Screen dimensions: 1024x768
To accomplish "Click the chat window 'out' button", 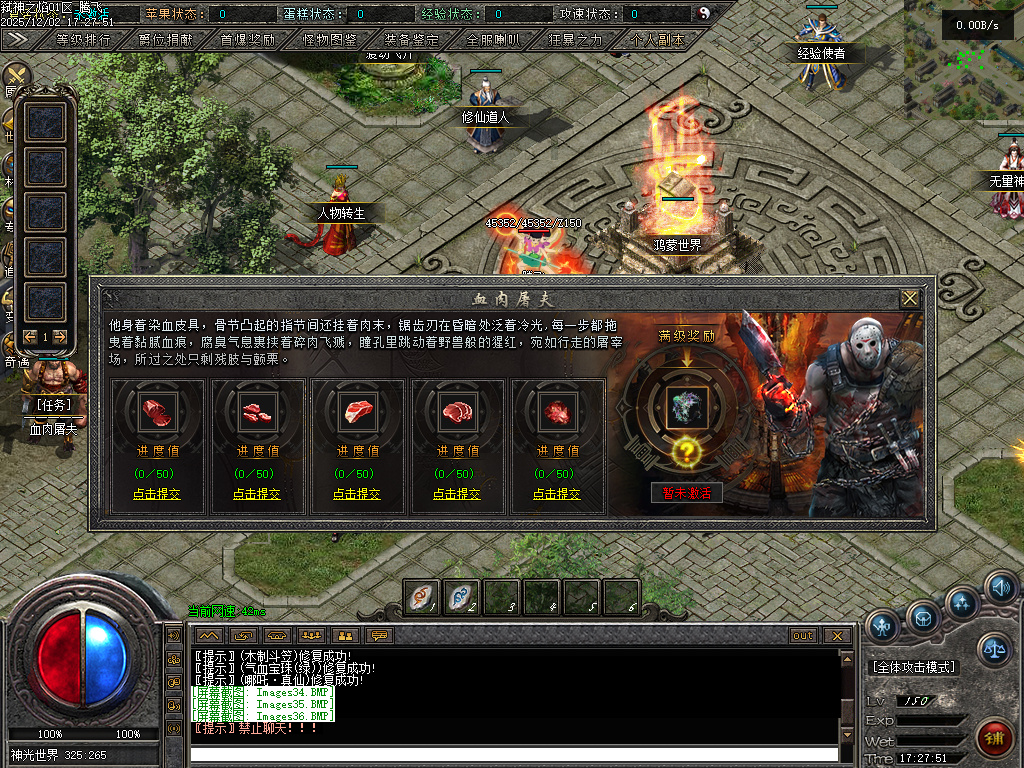I will pos(803,636).
